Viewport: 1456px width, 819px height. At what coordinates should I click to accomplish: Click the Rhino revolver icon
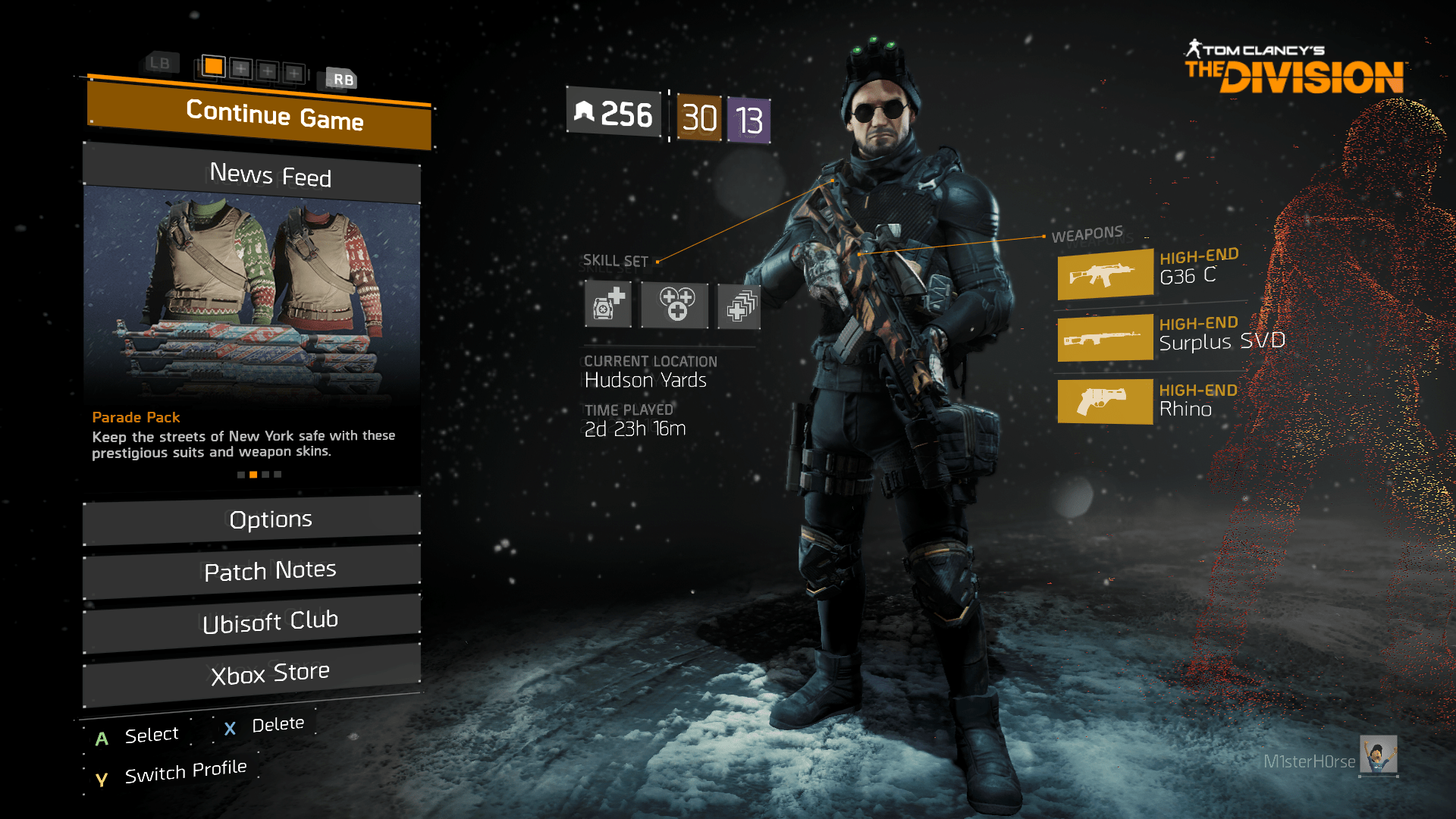1104,402
